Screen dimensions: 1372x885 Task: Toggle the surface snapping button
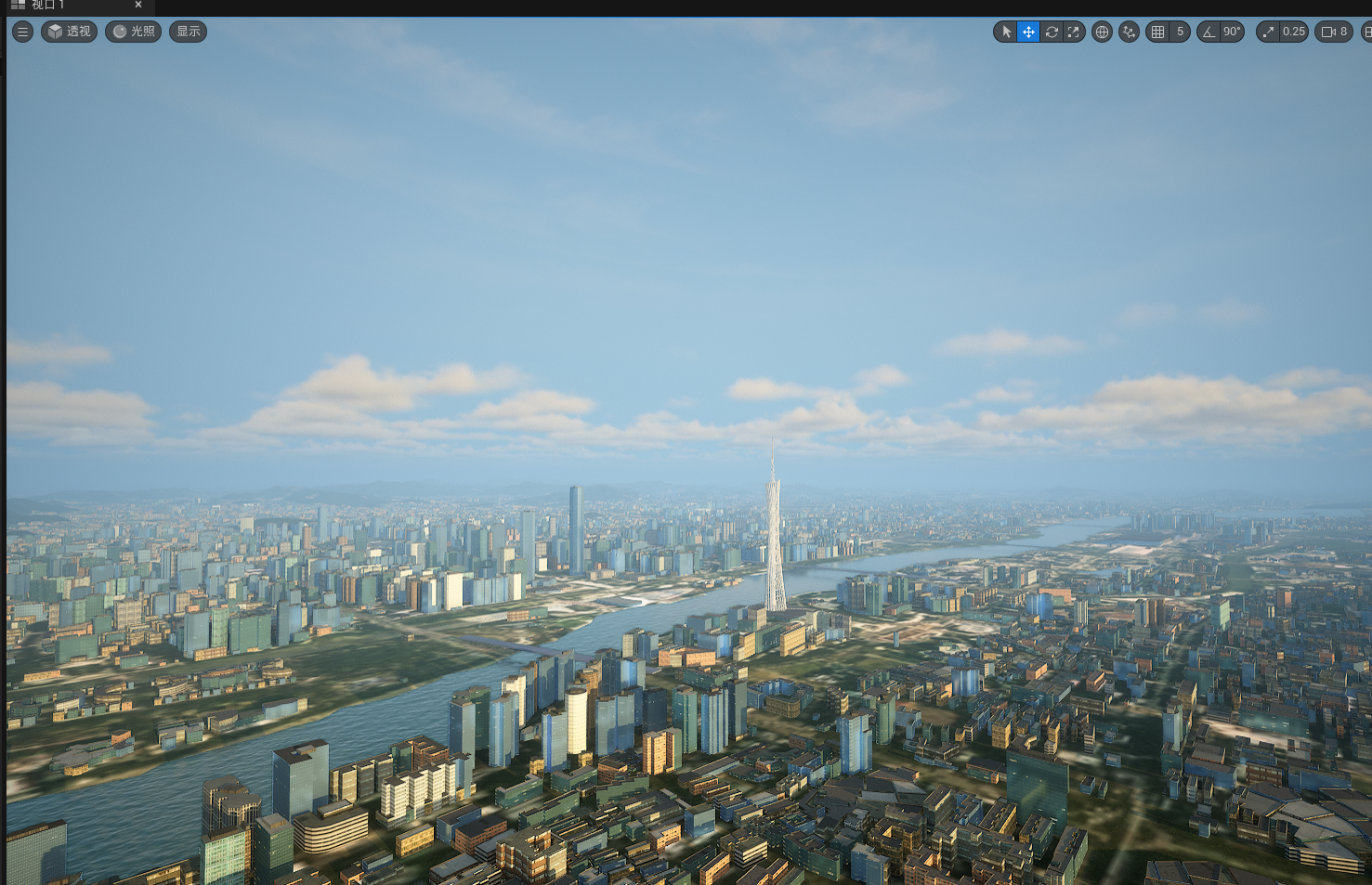(1129, 32)
